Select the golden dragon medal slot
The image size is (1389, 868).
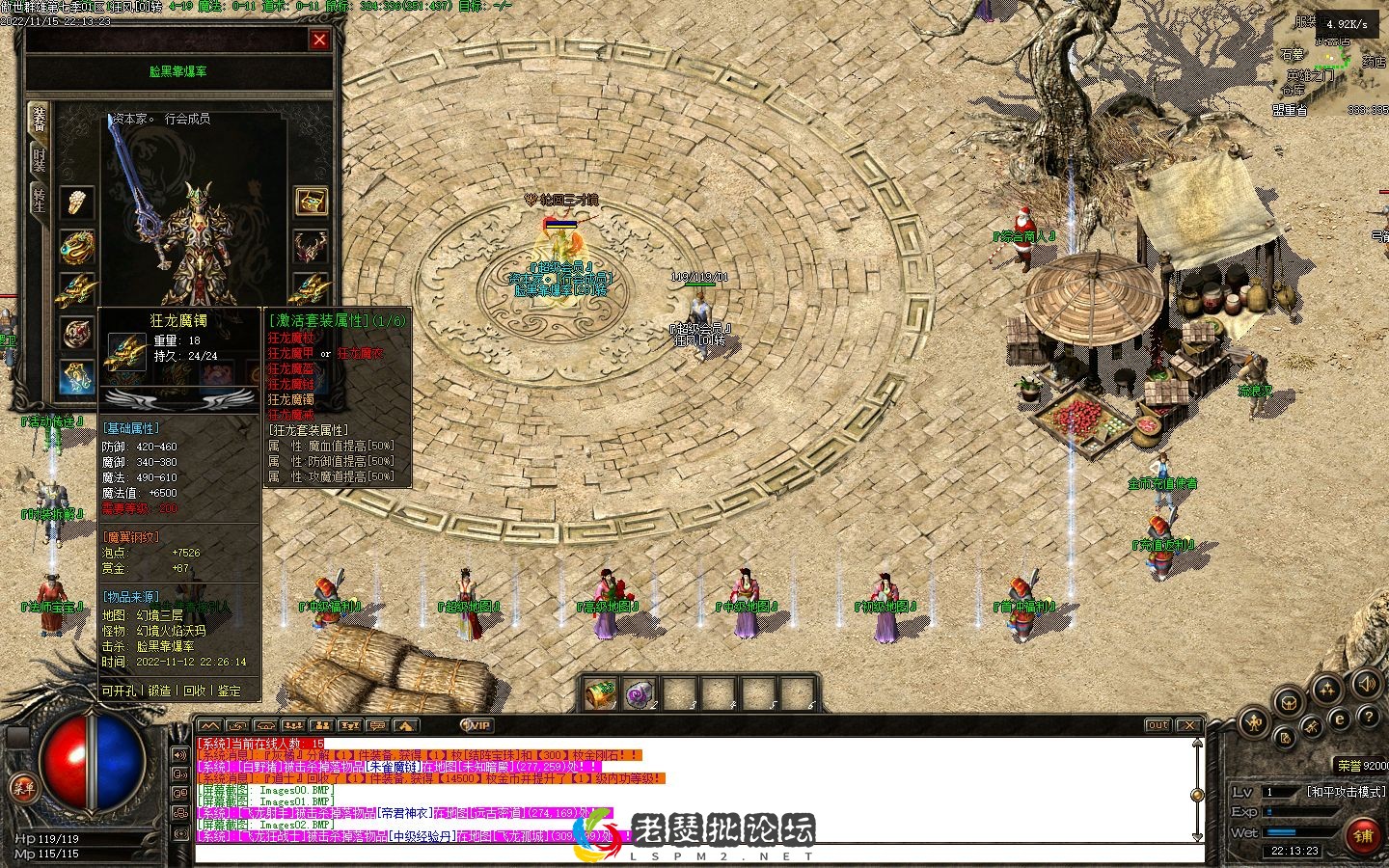[77, 246]
